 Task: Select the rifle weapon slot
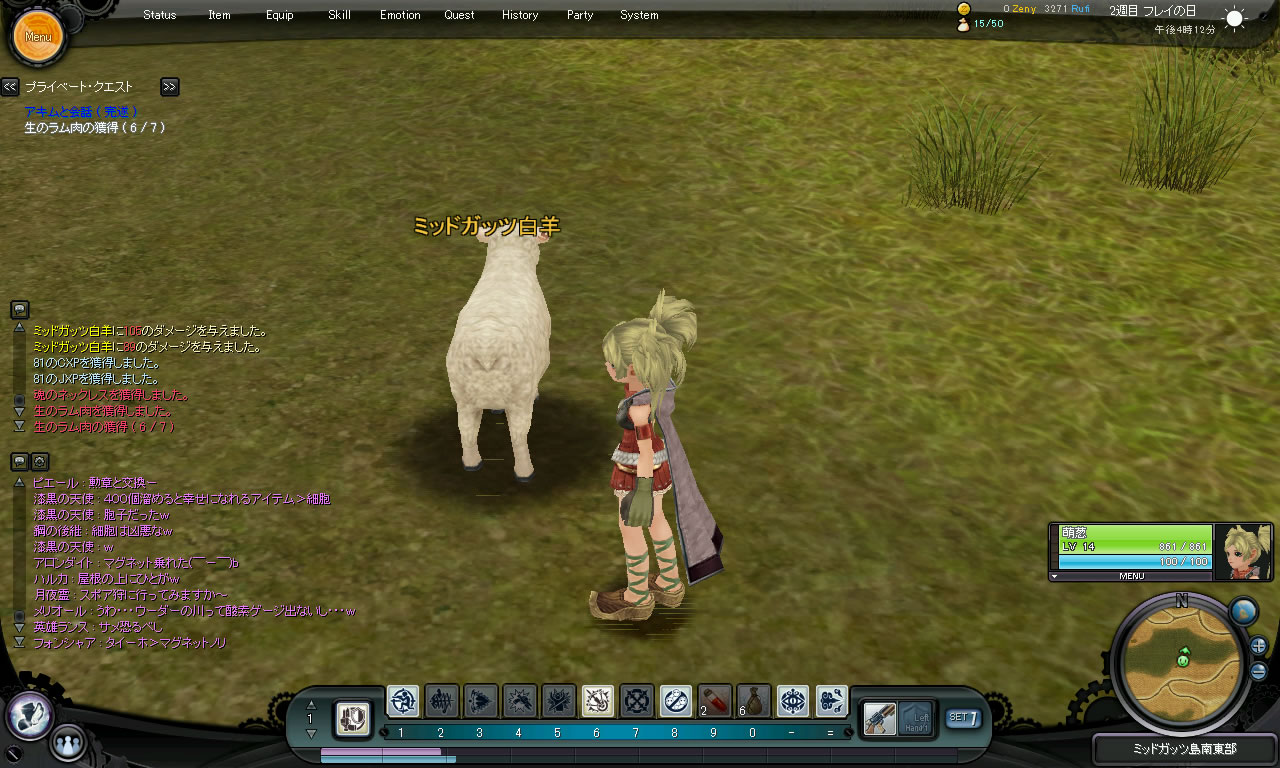point(880,717)
